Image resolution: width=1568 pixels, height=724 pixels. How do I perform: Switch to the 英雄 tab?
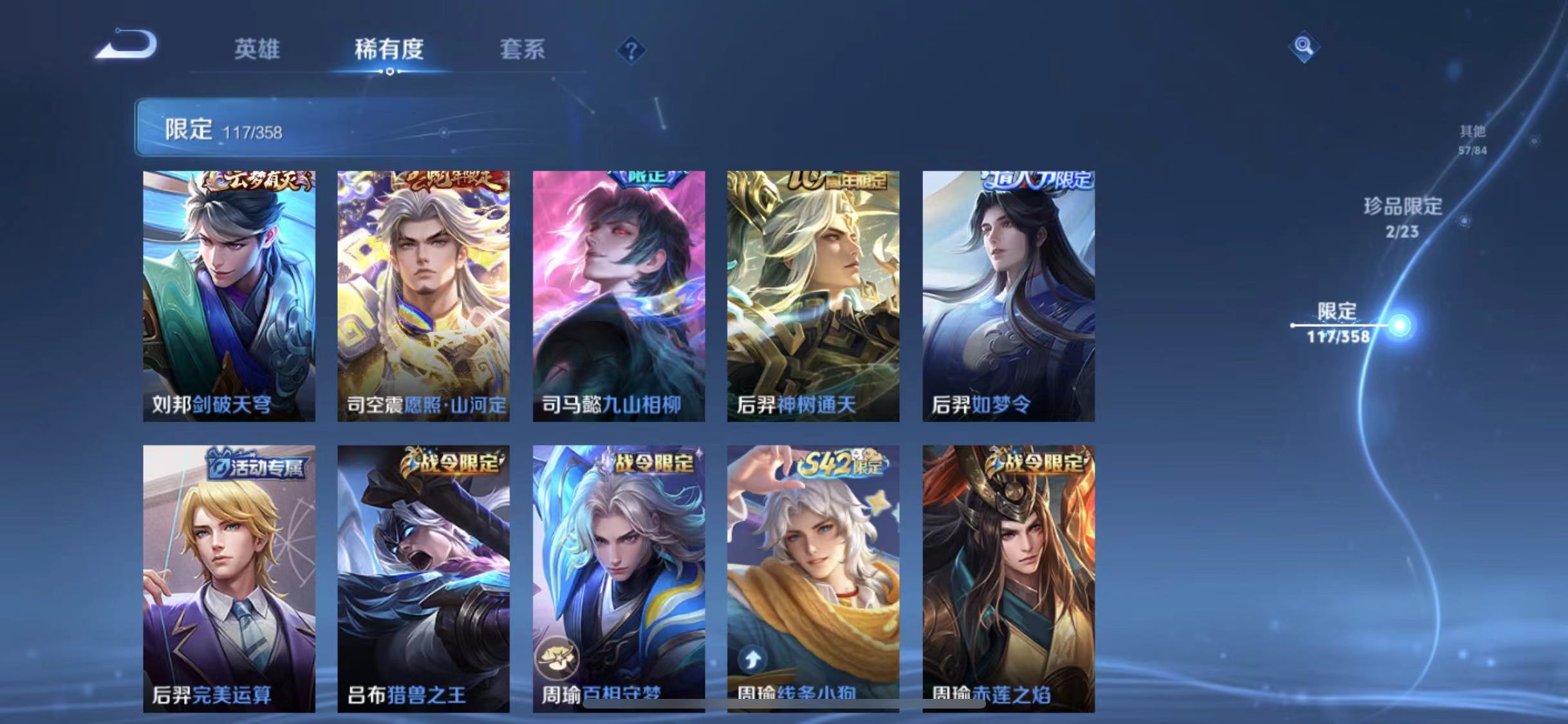click(x=256, y=50)
